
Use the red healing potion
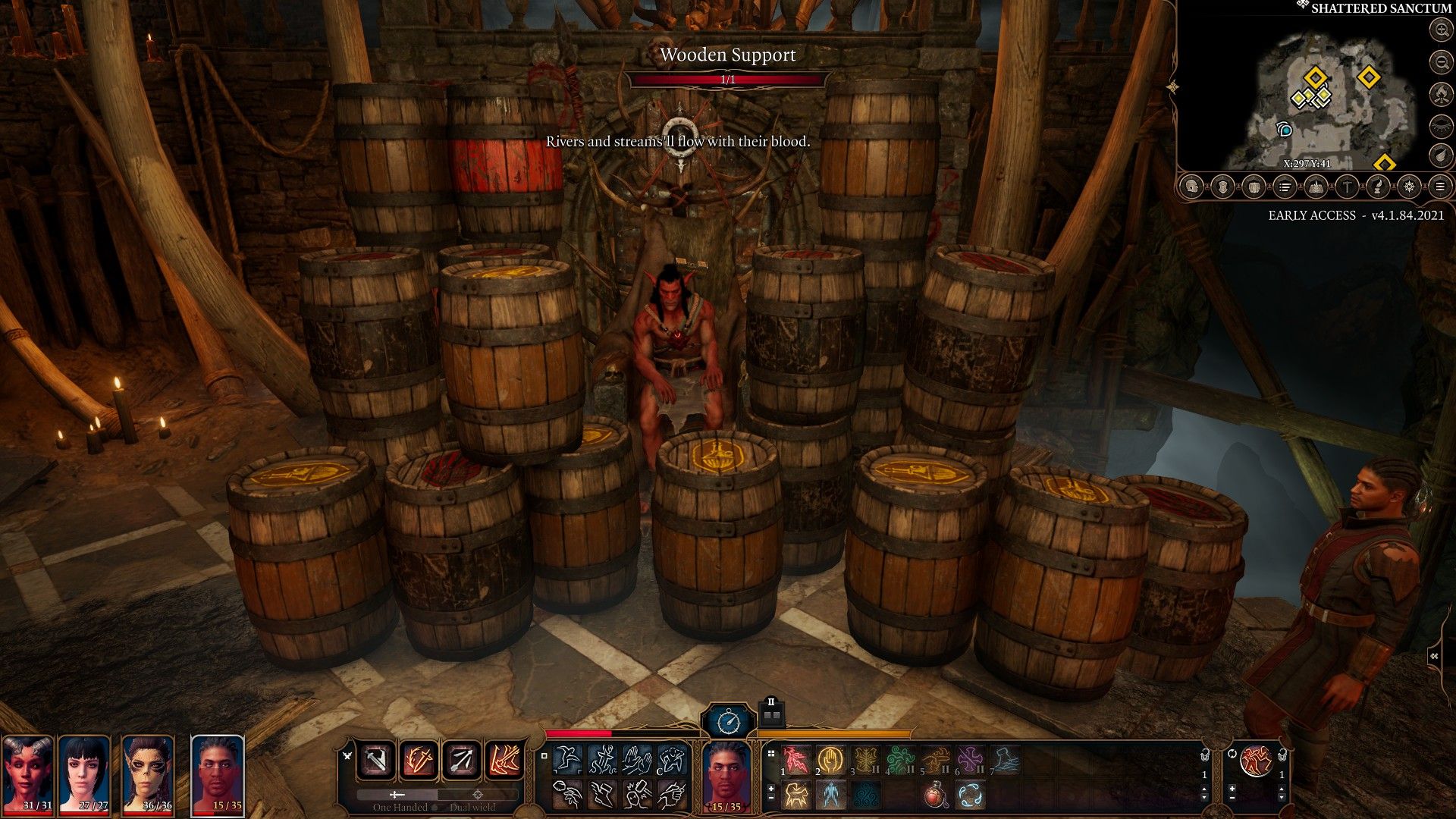(936, 795)
